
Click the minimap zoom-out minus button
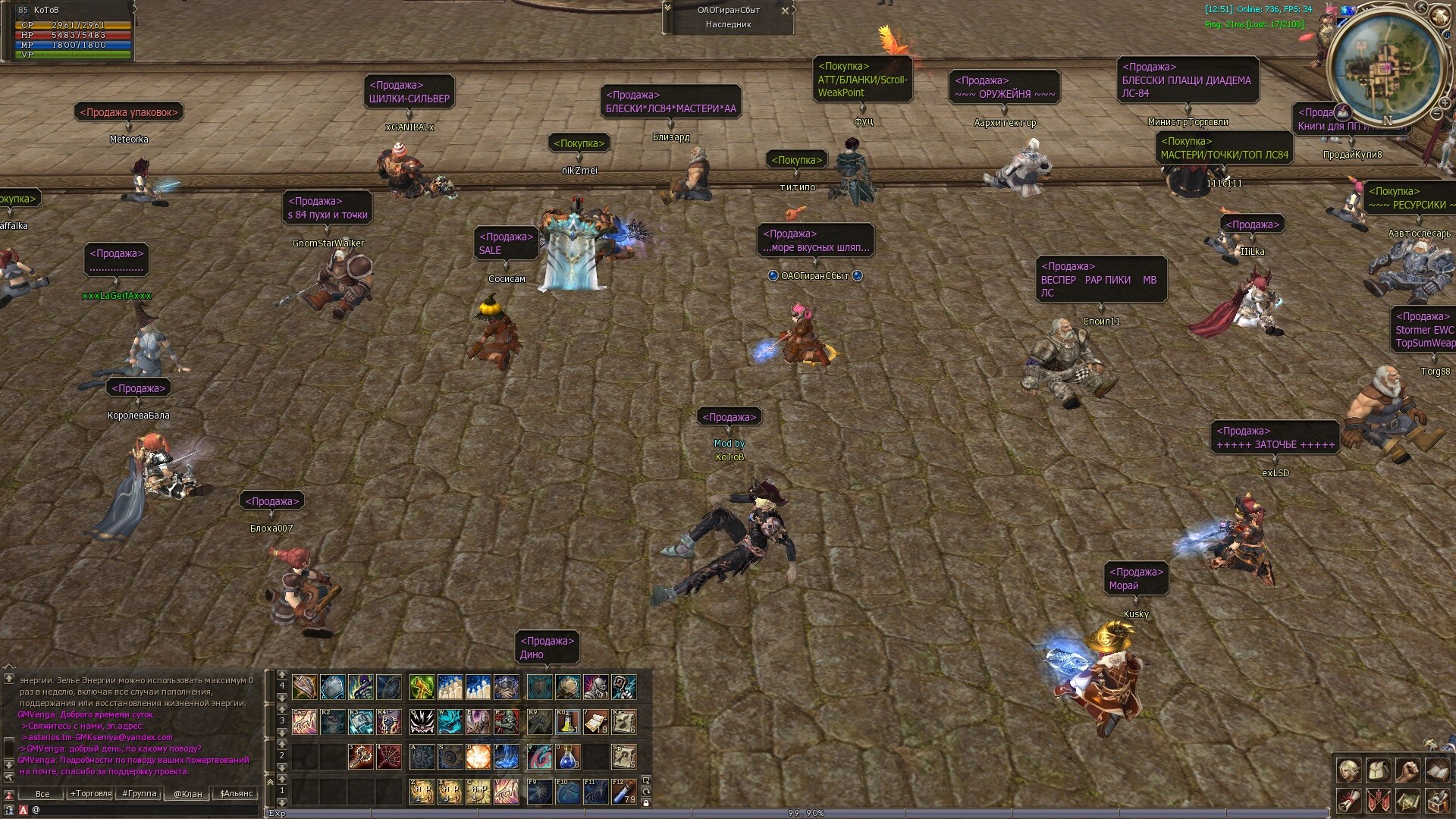[1436, 115]
